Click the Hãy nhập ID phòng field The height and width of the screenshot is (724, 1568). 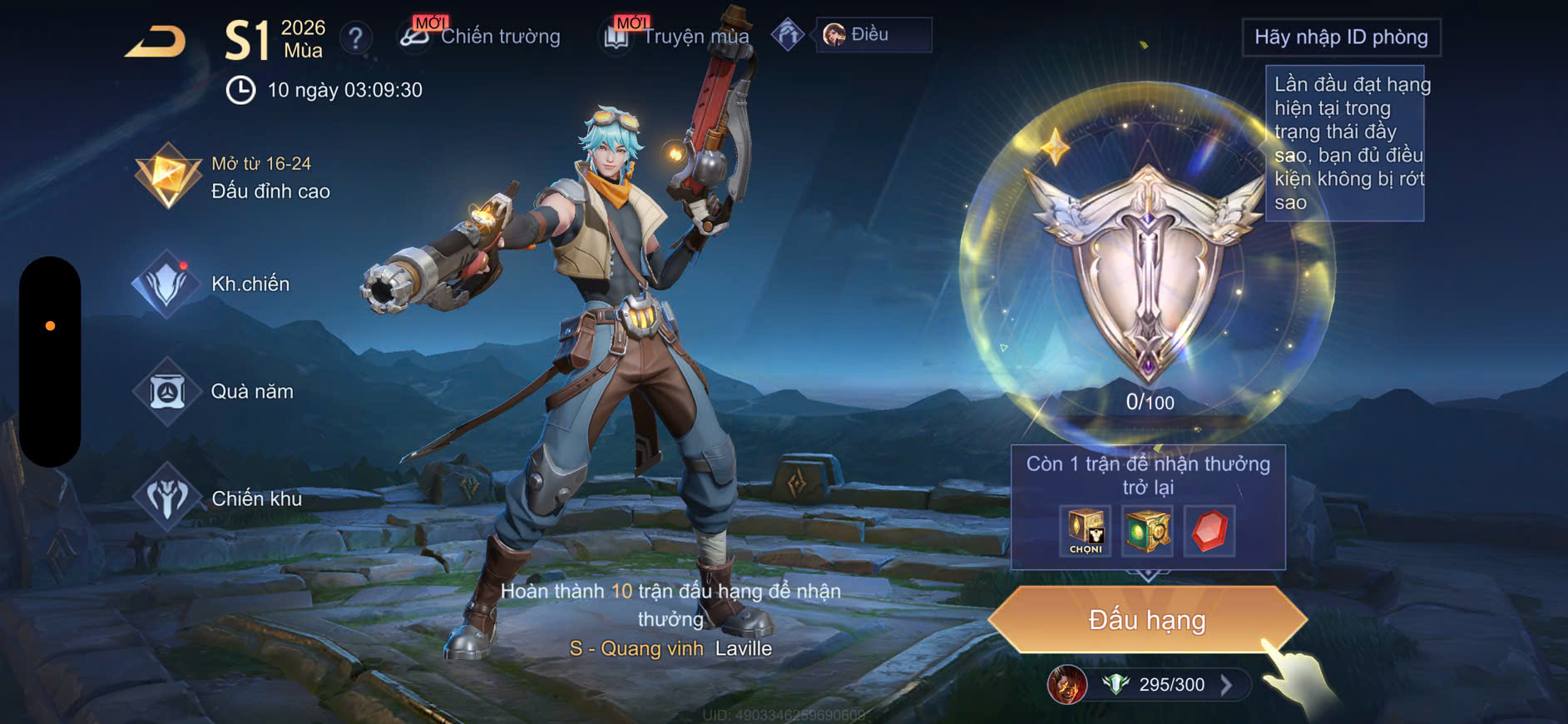pos(1341,37)
